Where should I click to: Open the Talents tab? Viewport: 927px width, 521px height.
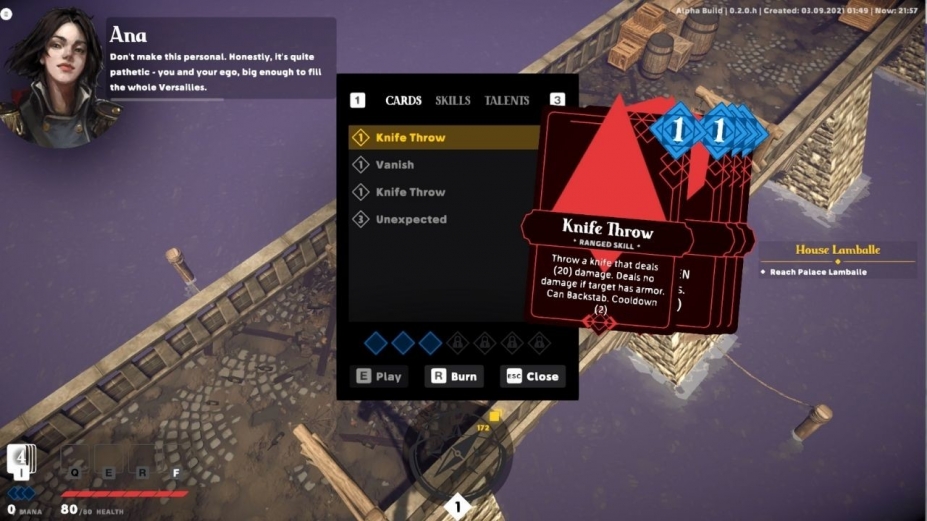click(507, 100)
